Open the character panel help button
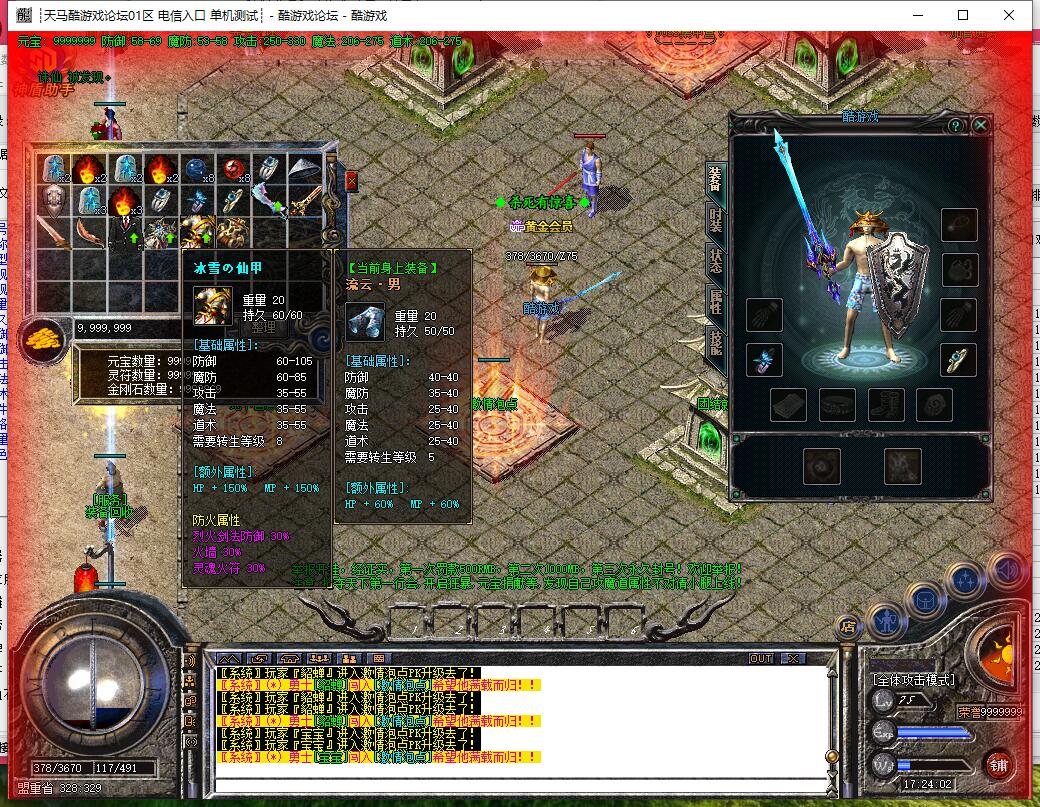The width and height of the screenshot is (1040, 807). tap(956, 125)
